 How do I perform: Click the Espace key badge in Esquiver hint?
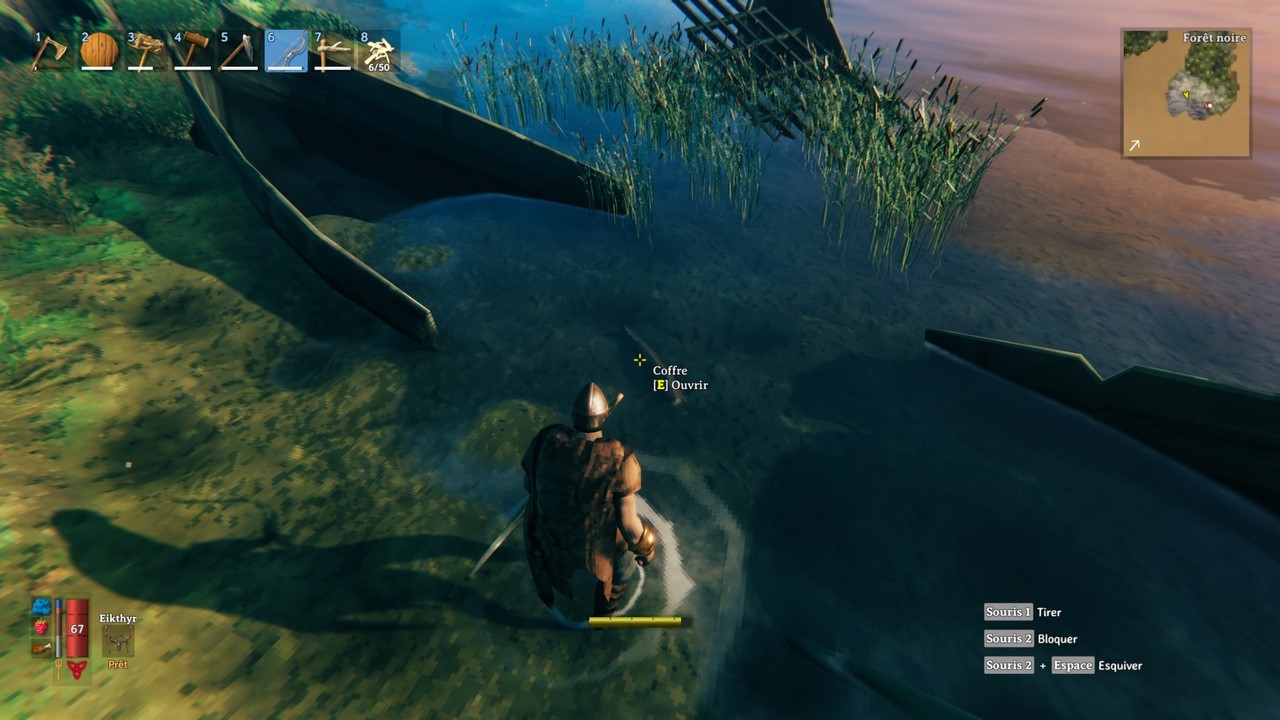tap(1073, 665)
